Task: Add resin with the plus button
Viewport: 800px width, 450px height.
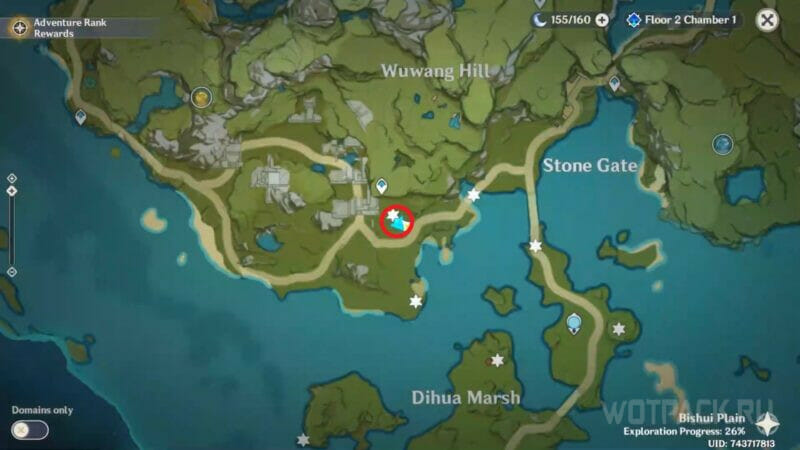Action: [602, 20]
